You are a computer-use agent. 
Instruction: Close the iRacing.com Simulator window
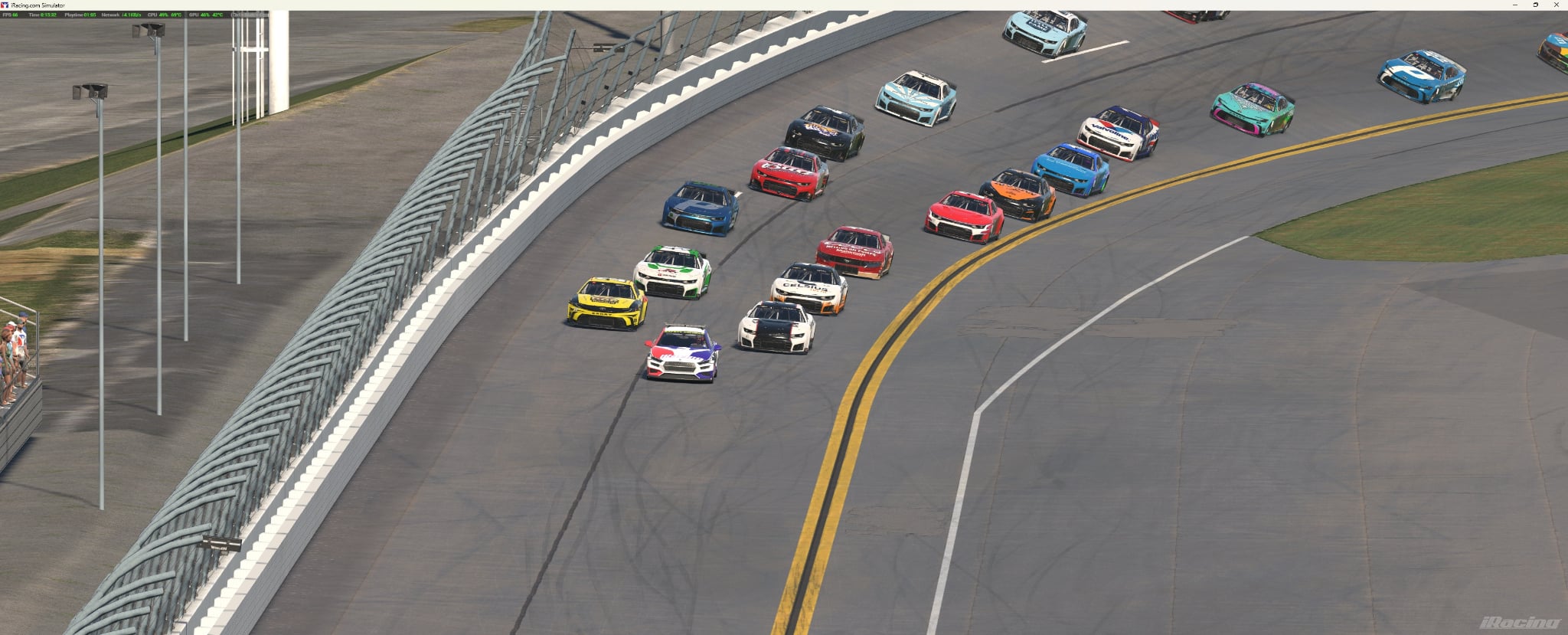point(1556,5)
